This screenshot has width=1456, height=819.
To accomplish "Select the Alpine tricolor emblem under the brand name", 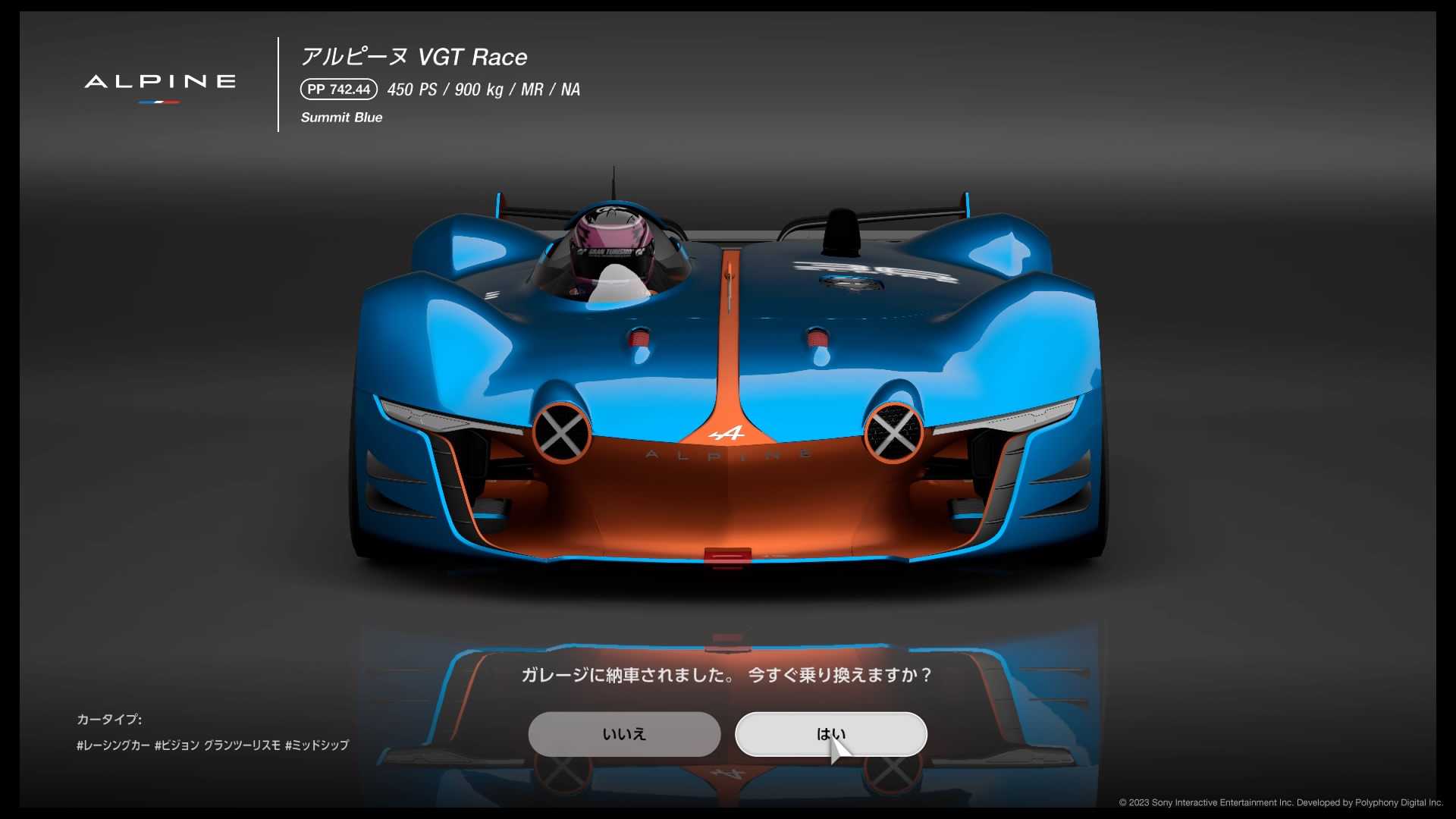I will (157, 104).
